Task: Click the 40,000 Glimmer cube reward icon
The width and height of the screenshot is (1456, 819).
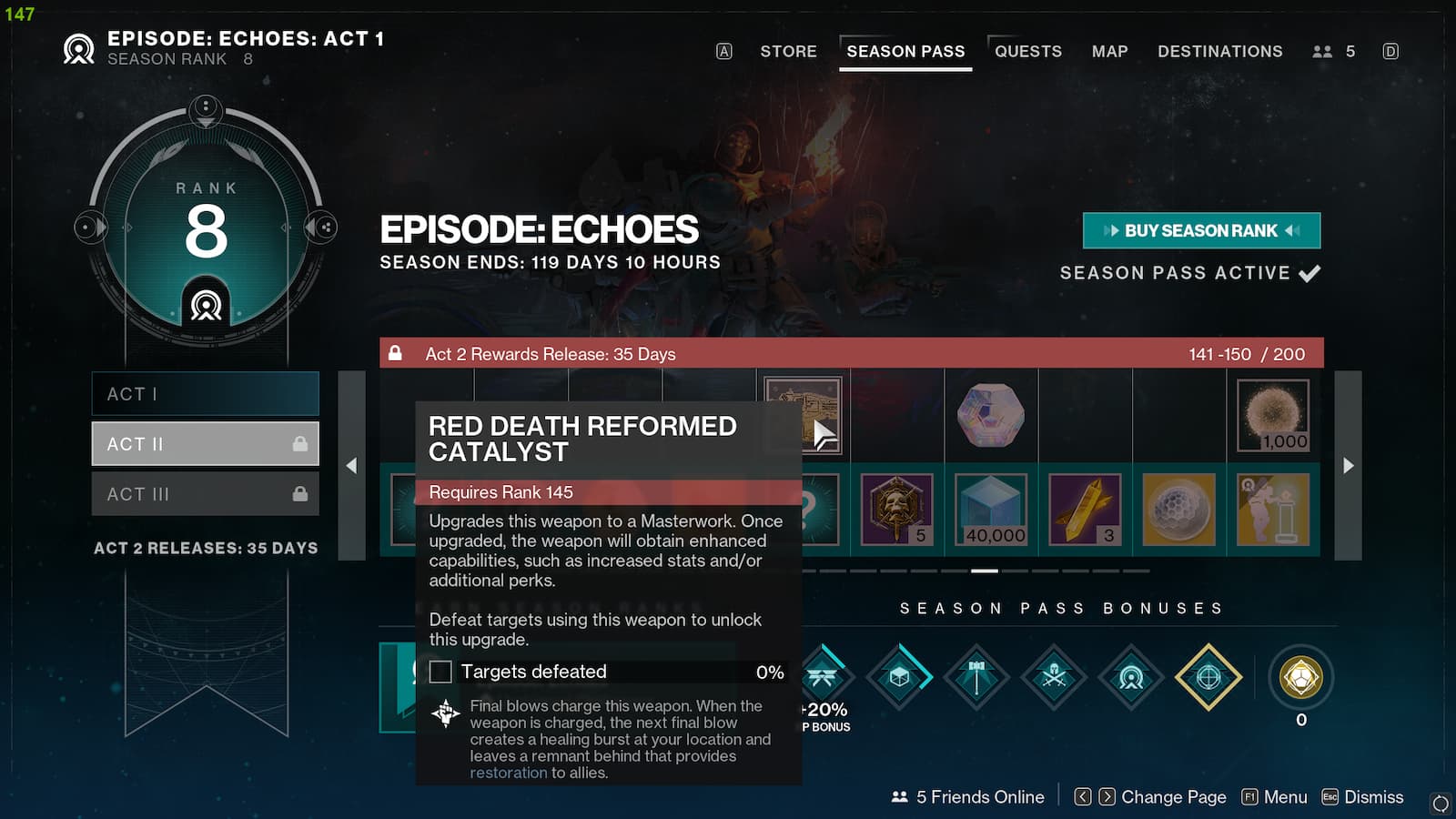Action: pos(994,508)
